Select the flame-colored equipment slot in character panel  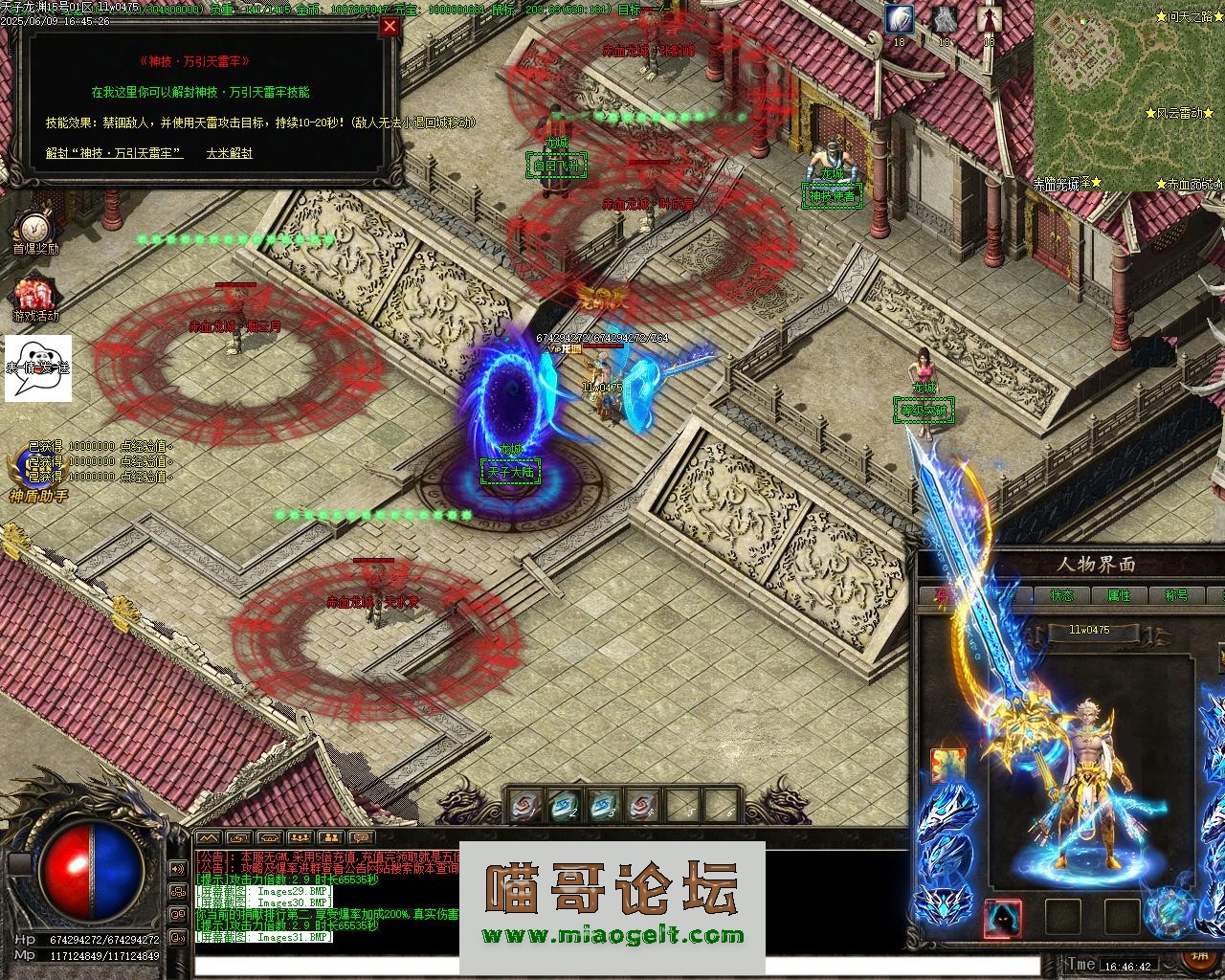click(948, 766)
